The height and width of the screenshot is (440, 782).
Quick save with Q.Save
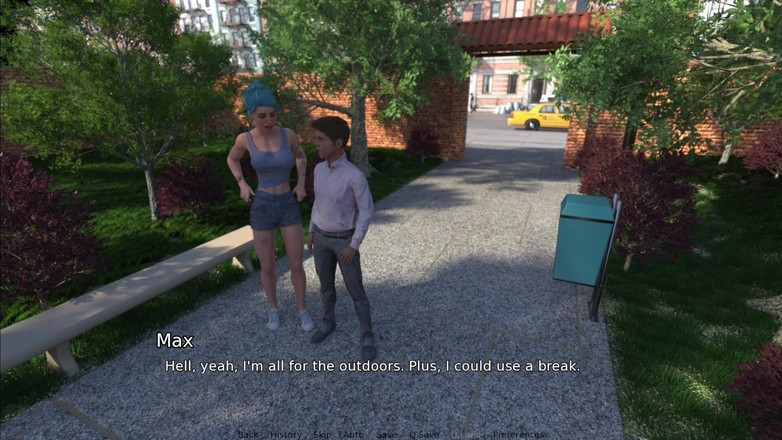click(x=424, y=435)
